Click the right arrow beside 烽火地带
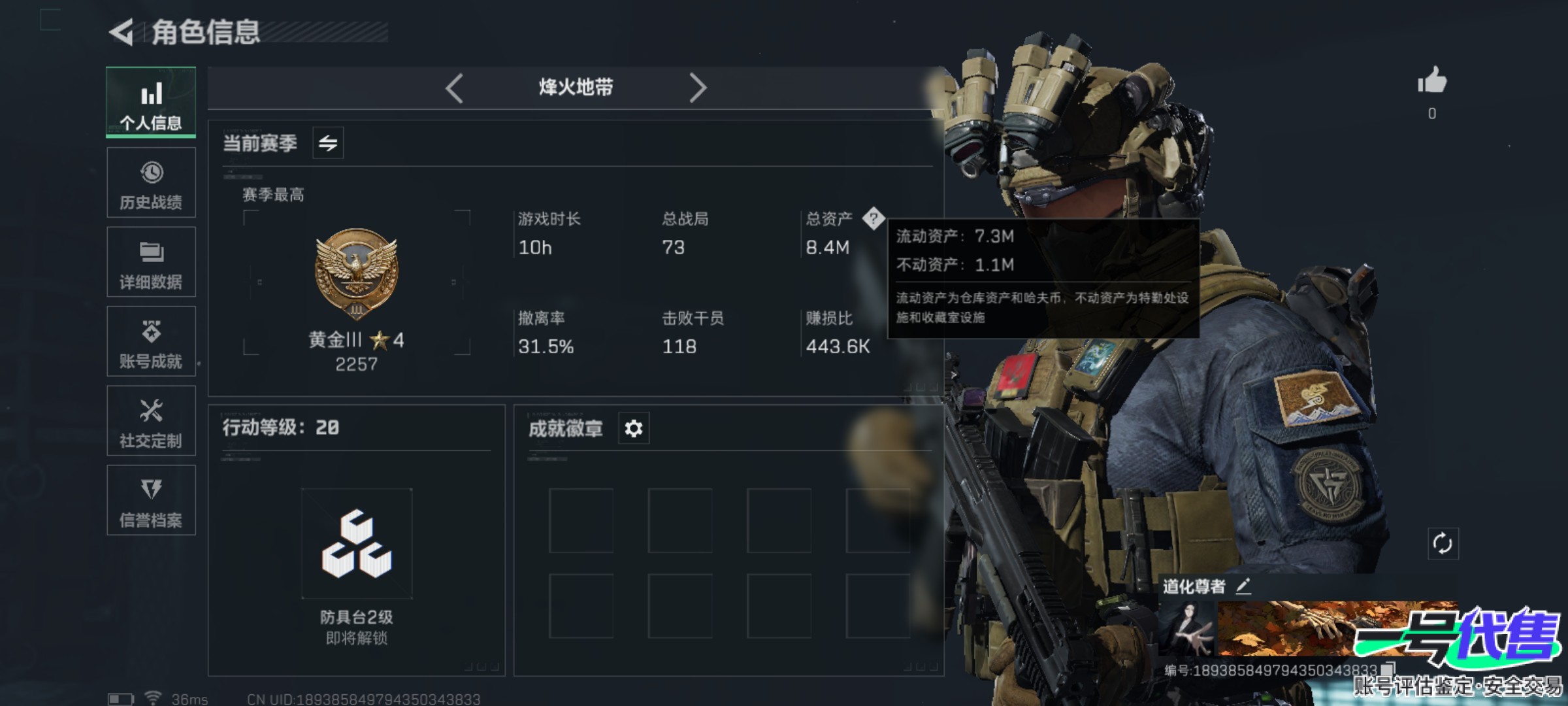This screenshot has width=1568, height=706. point(698,88)
